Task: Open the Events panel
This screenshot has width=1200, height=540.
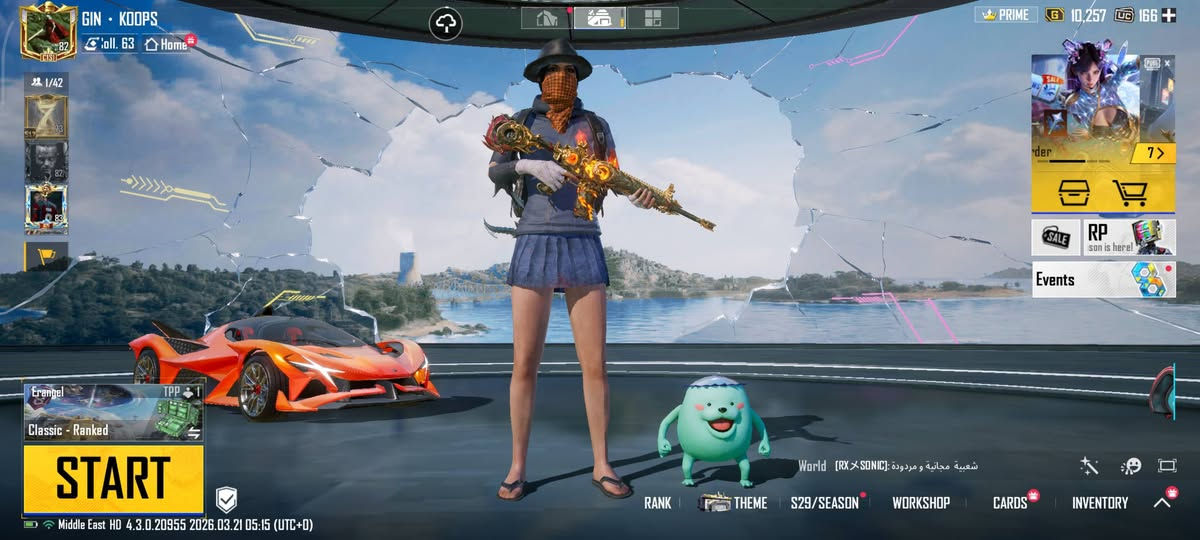Action: coord(1103,280)
